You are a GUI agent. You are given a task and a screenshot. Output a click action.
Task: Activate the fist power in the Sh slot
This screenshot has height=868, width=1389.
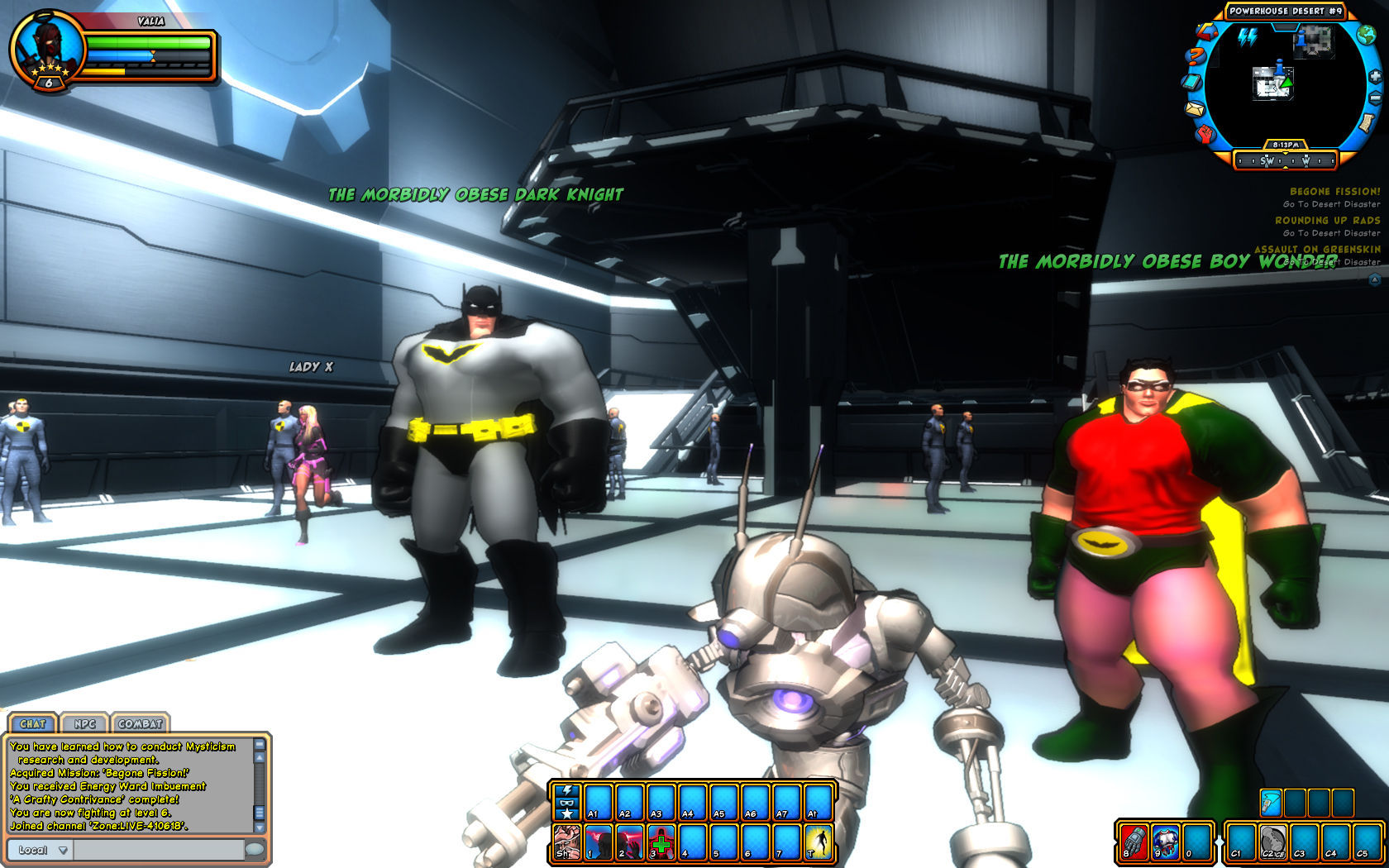(567, 842)
